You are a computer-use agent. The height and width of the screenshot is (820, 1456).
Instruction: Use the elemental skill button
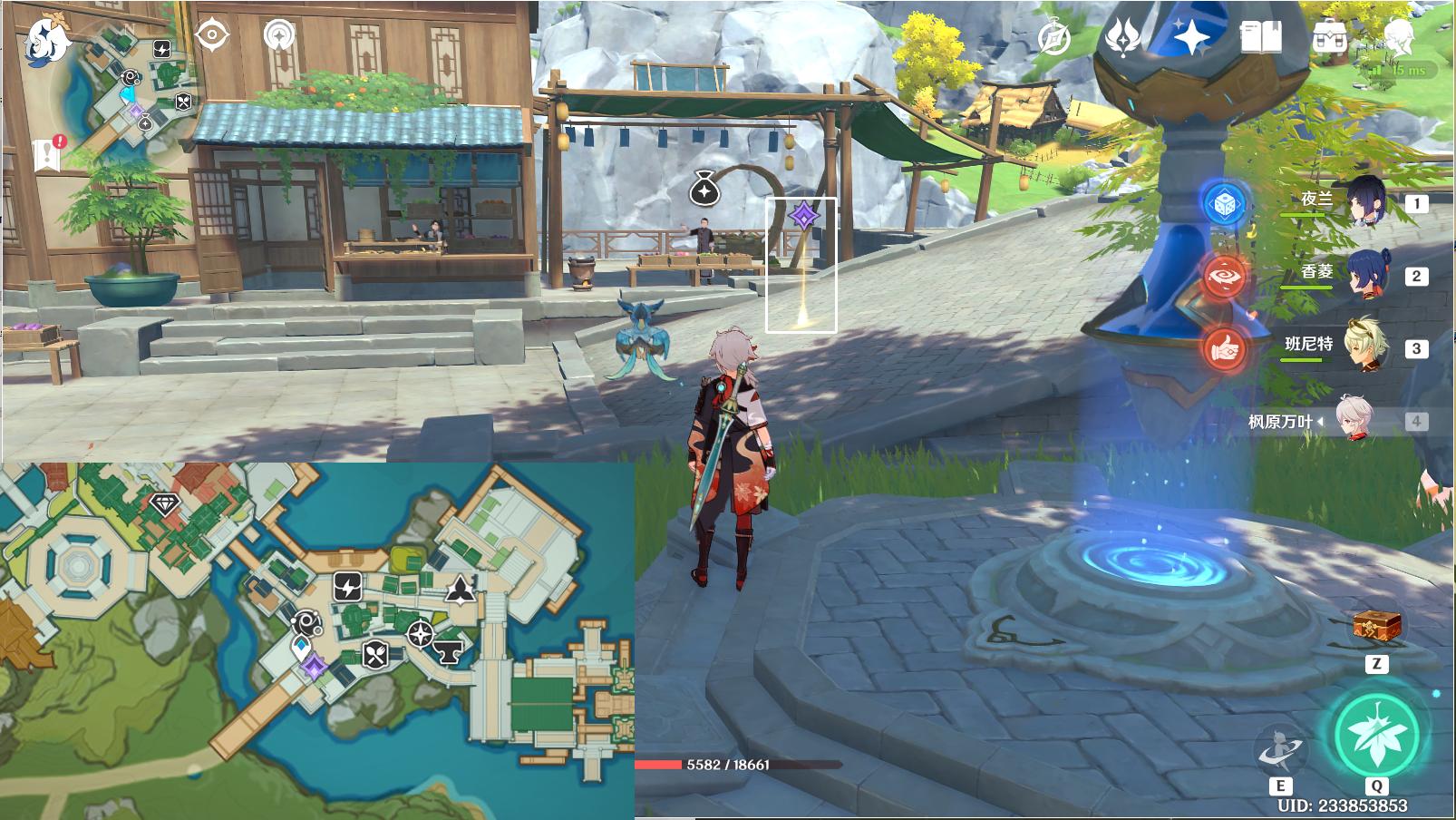point(1279,751)
